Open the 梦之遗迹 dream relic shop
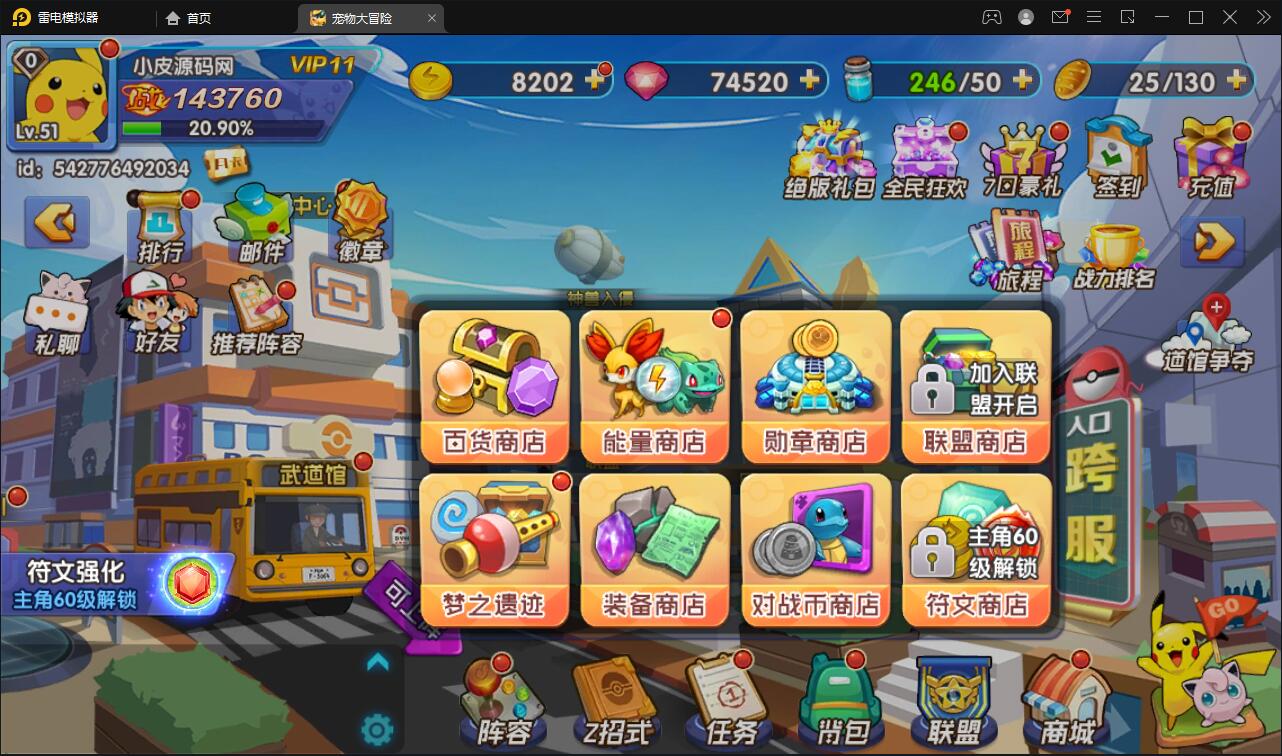The width and height of the screenshot is (1282, 756). pyautogui.click(x=494, y=548)
